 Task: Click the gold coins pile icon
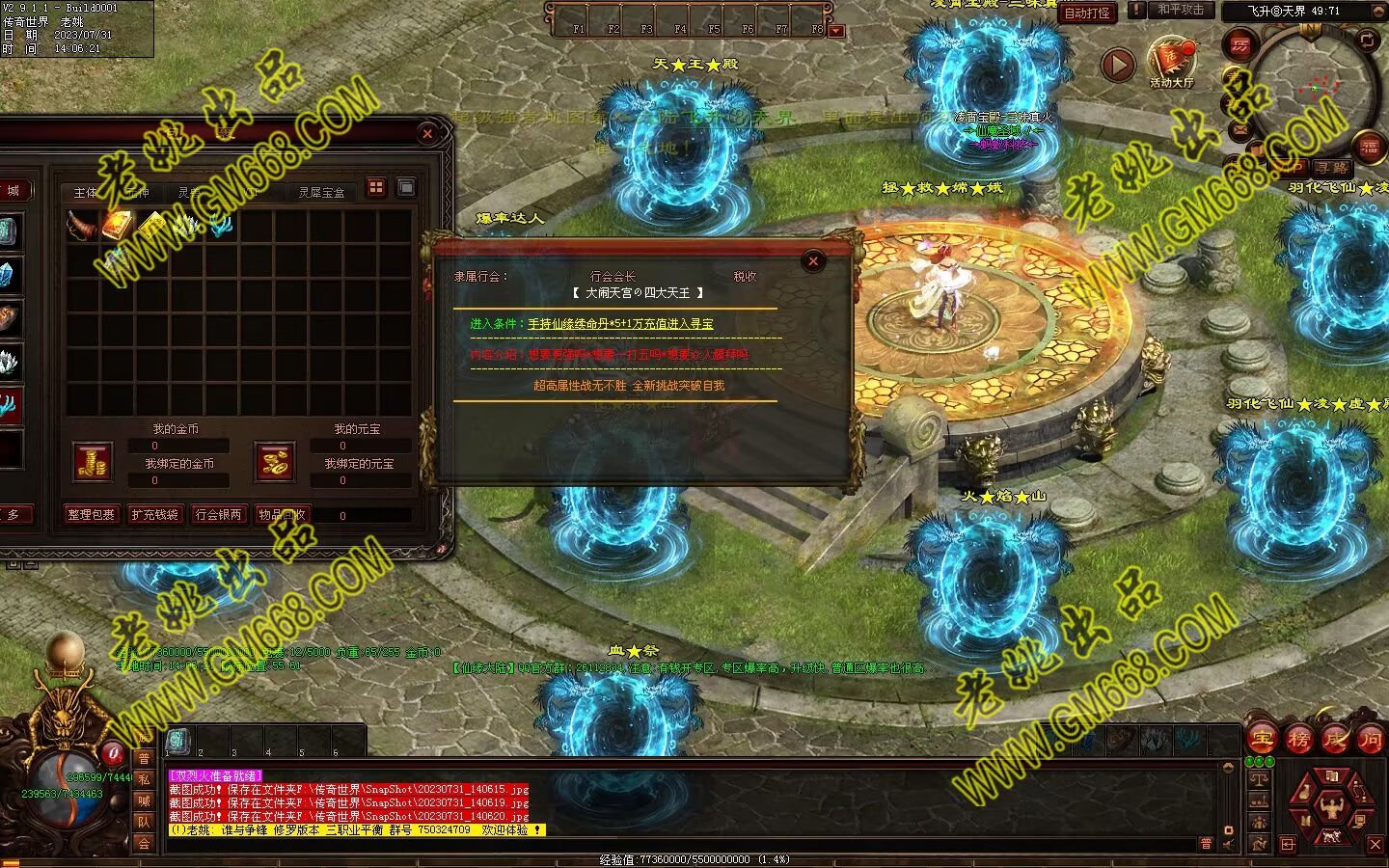coord(93,462)
